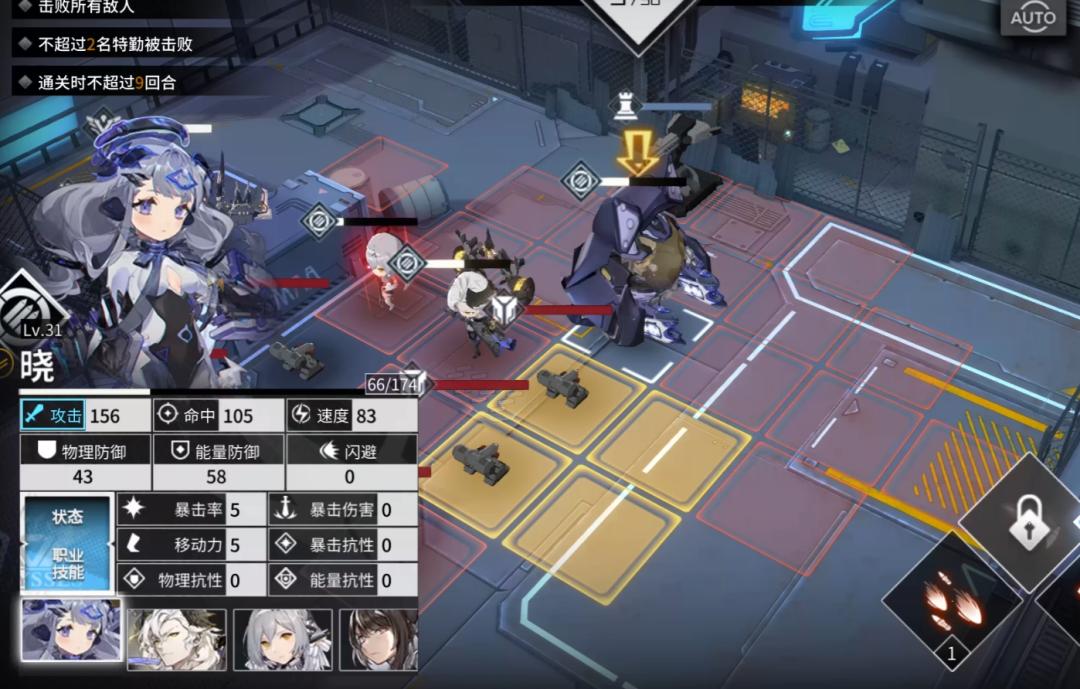Open the 职业技能 class skill tab

pos(68,564)
